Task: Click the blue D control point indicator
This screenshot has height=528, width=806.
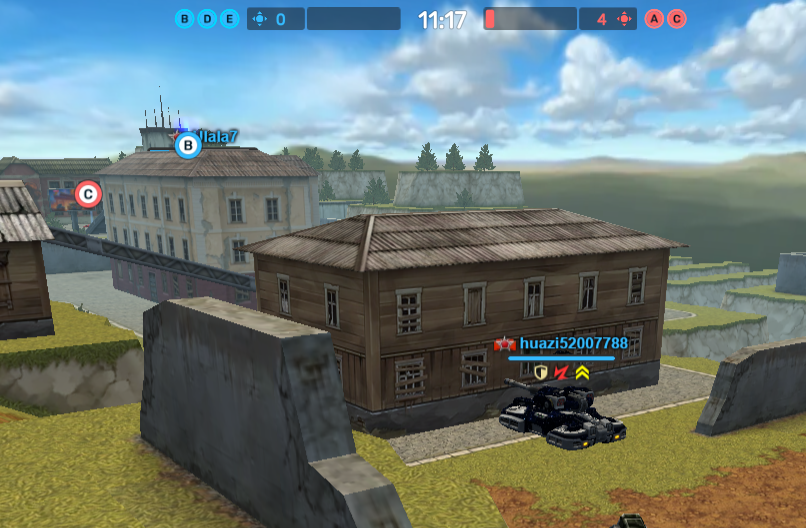Action: point(207,19)
